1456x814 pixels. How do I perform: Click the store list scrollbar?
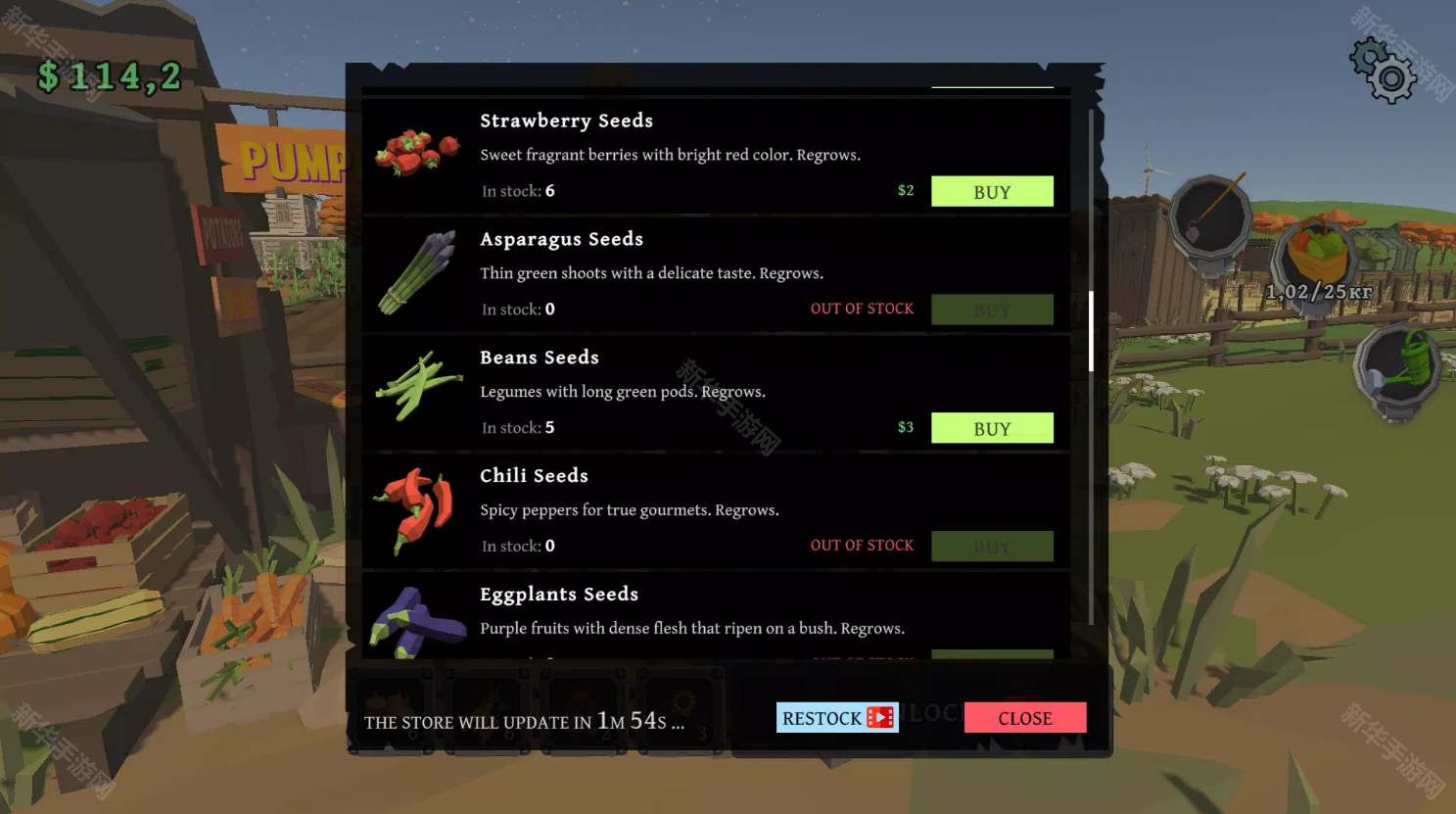pos(1091,331)
